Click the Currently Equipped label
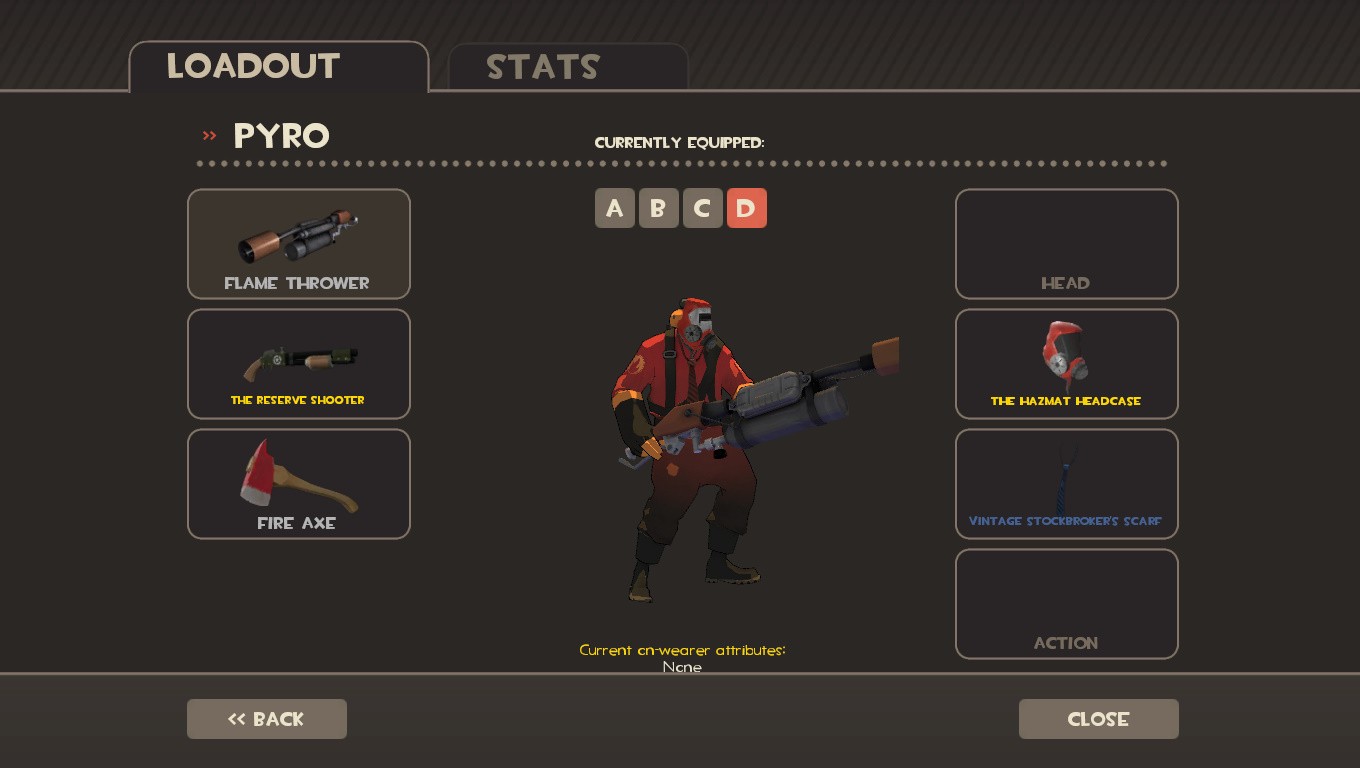 [x=681, y=142]
